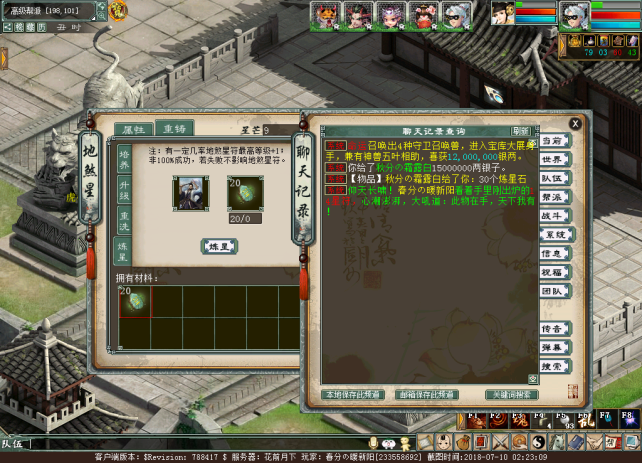Click the 本地保存此预览 local save button
The image size is (642, 463).
click(355, 395)
